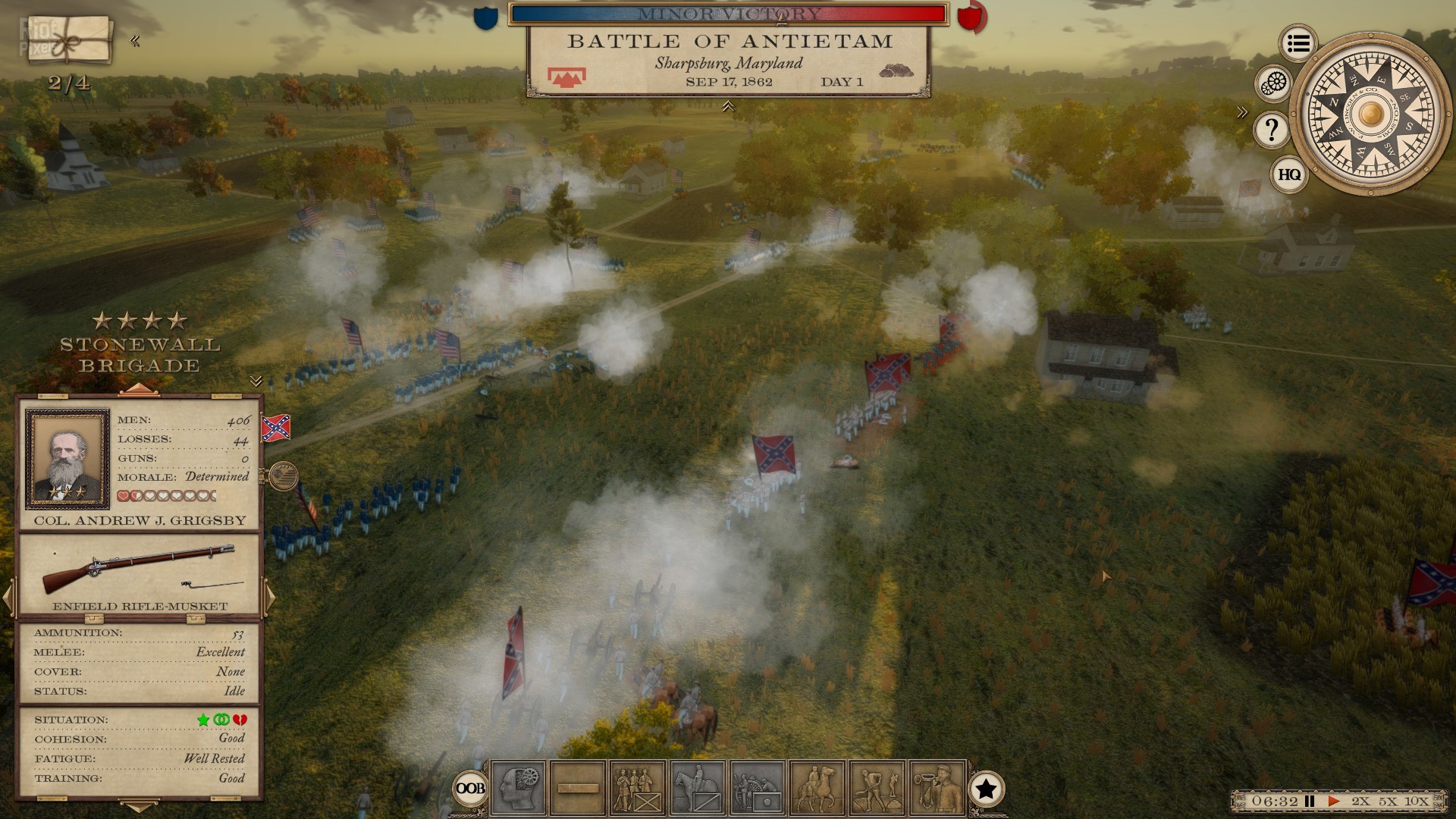The width and height of the screenshot is (1456, 819).
Task: Pause the battle clock
Action: point(1310,801)
